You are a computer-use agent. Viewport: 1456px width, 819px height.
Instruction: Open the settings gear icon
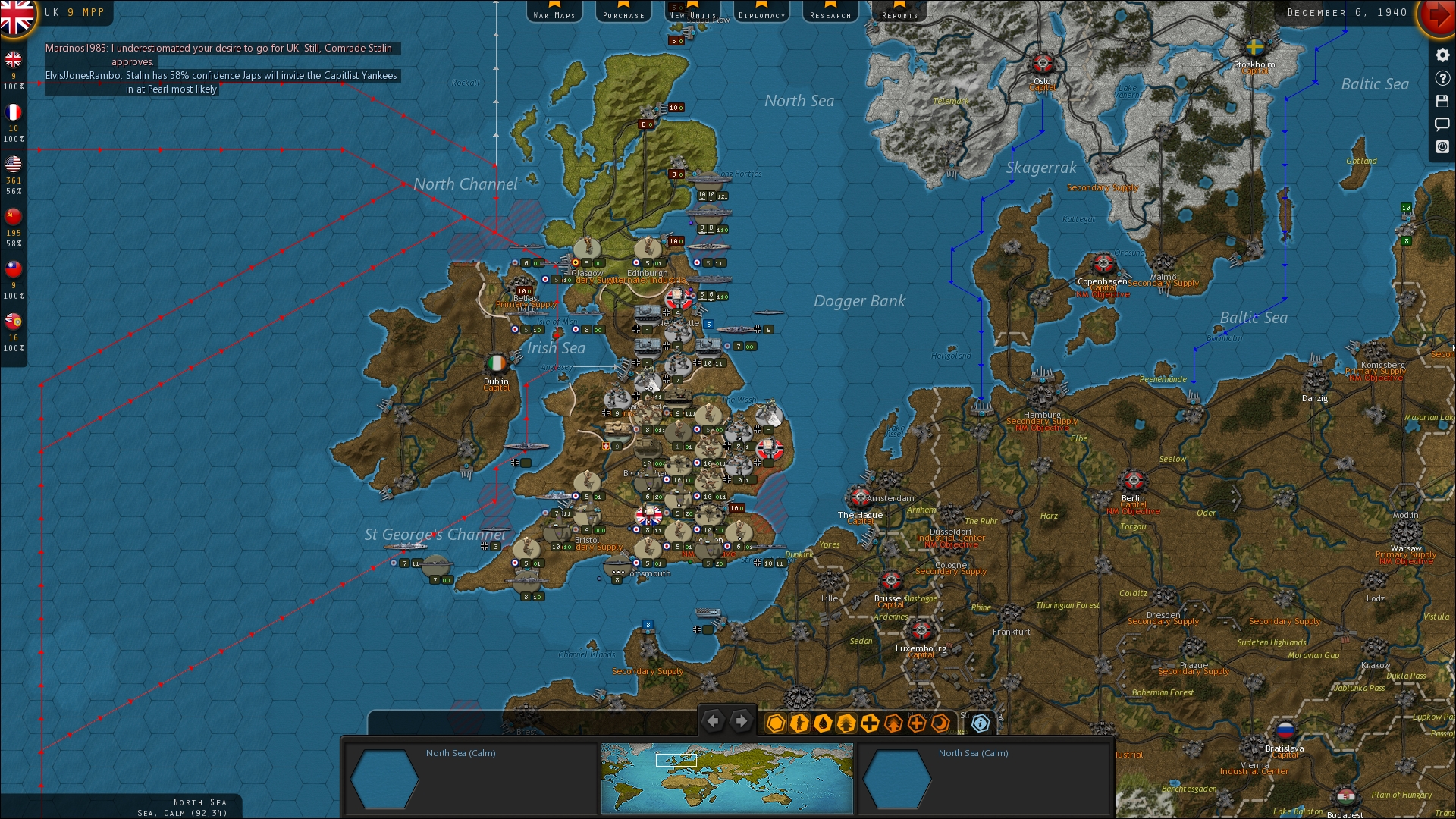(x=1442, y=55)
